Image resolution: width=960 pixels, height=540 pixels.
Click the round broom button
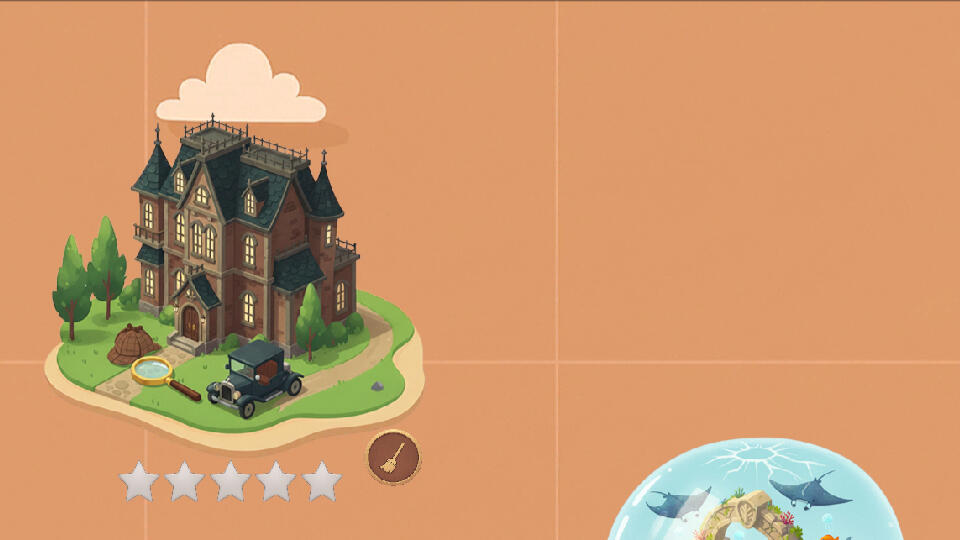[393, 457]
